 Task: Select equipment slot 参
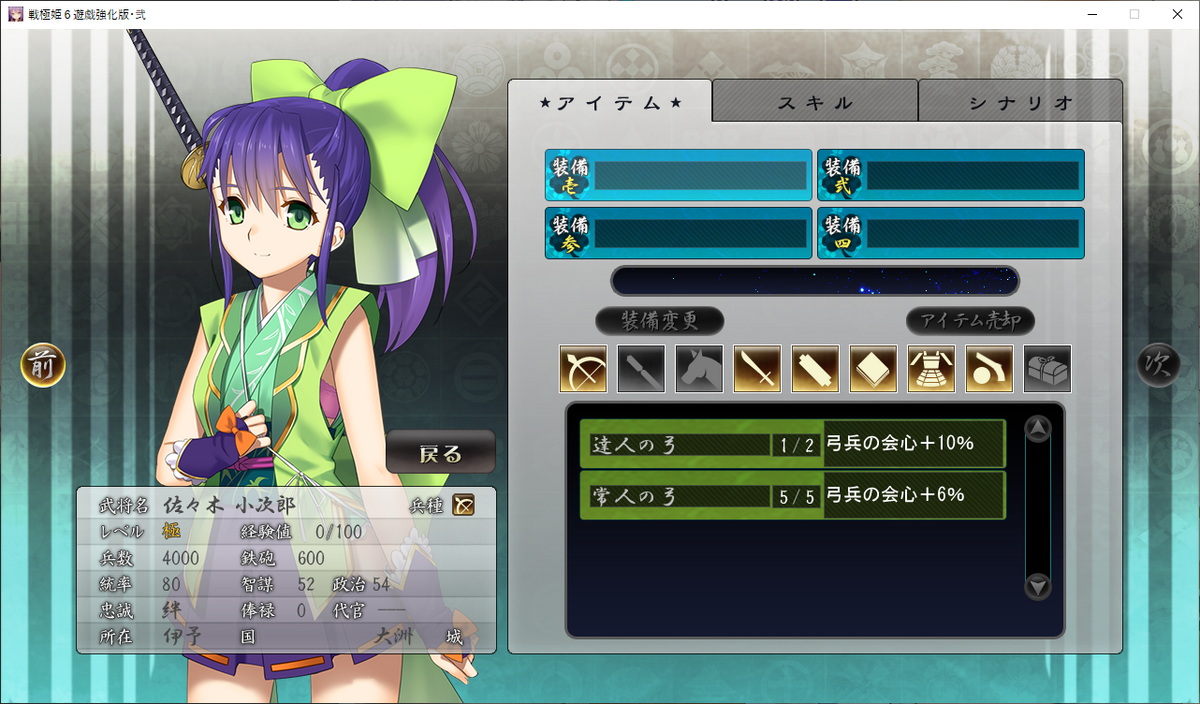(x=679, y=234)
